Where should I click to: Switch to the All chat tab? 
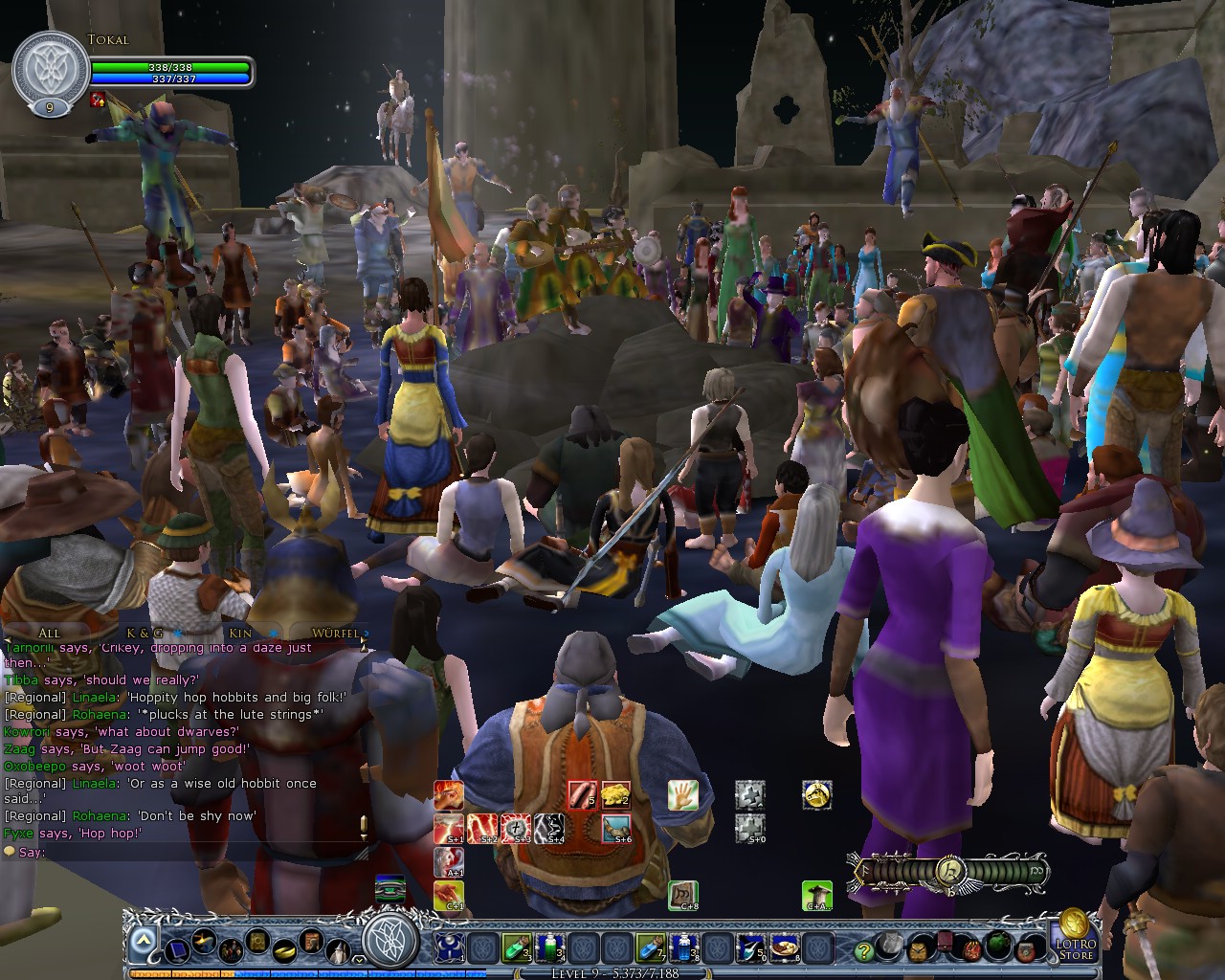(50, 634)
